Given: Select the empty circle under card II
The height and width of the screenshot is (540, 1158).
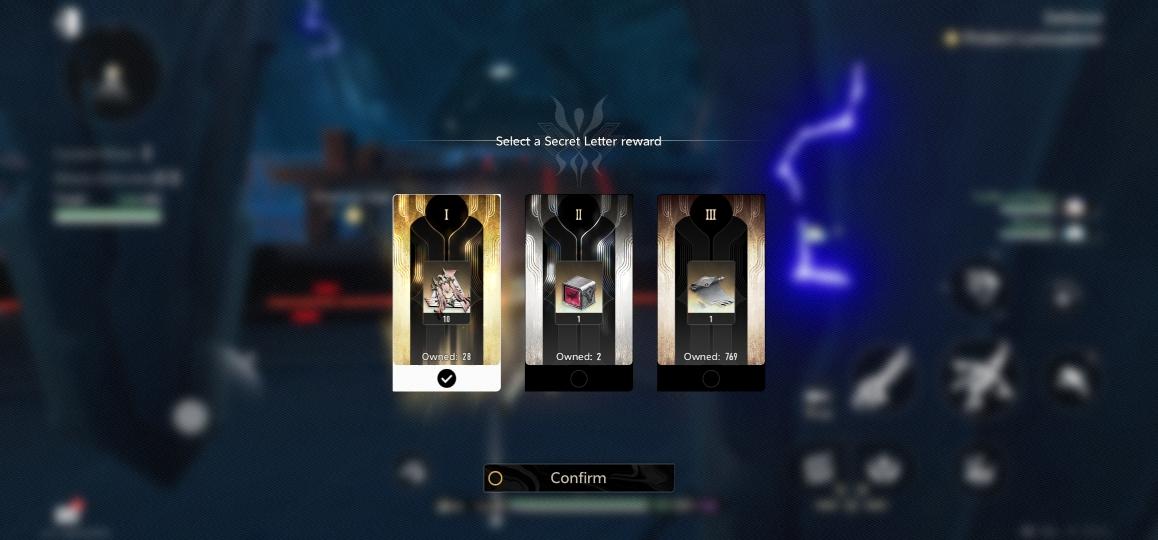Looking at the screenshot, I should point(579,379).
